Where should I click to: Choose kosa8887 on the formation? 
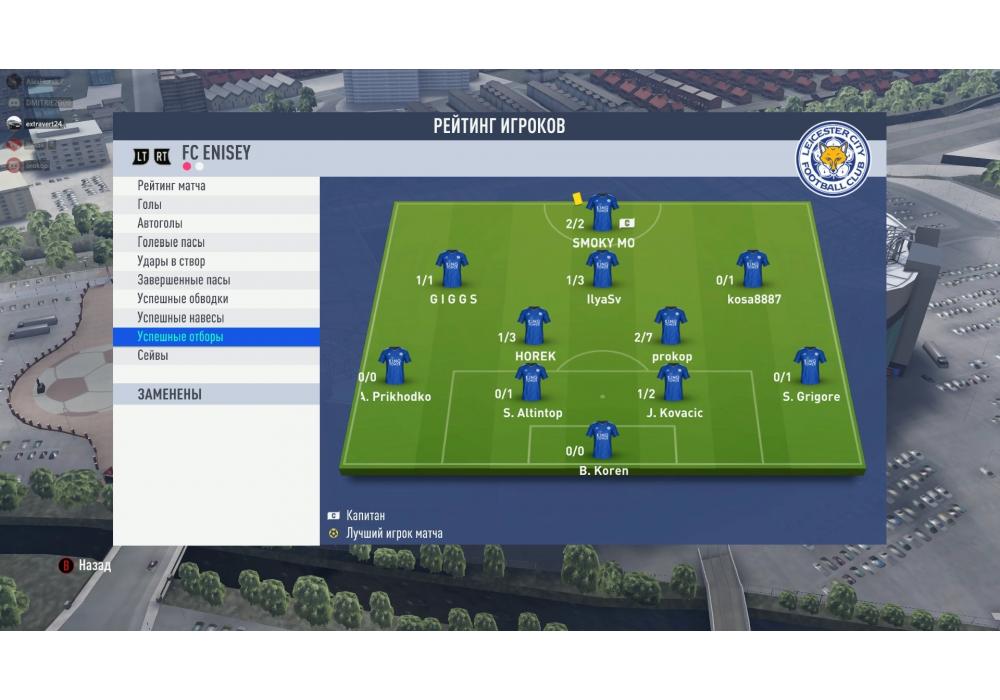pyautogui.click(x=753, y=269)
